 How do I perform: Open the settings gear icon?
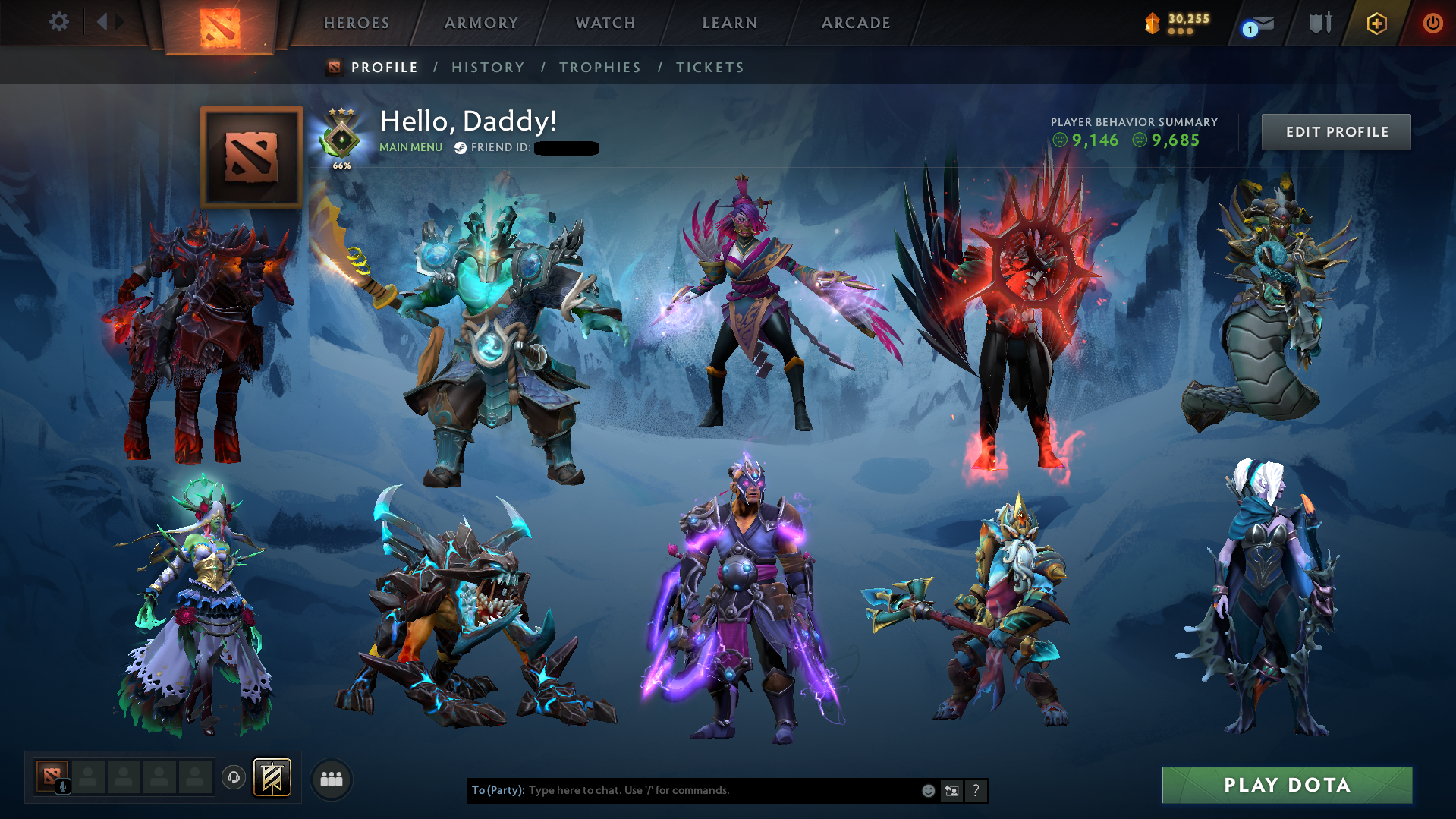click(59, 22)
